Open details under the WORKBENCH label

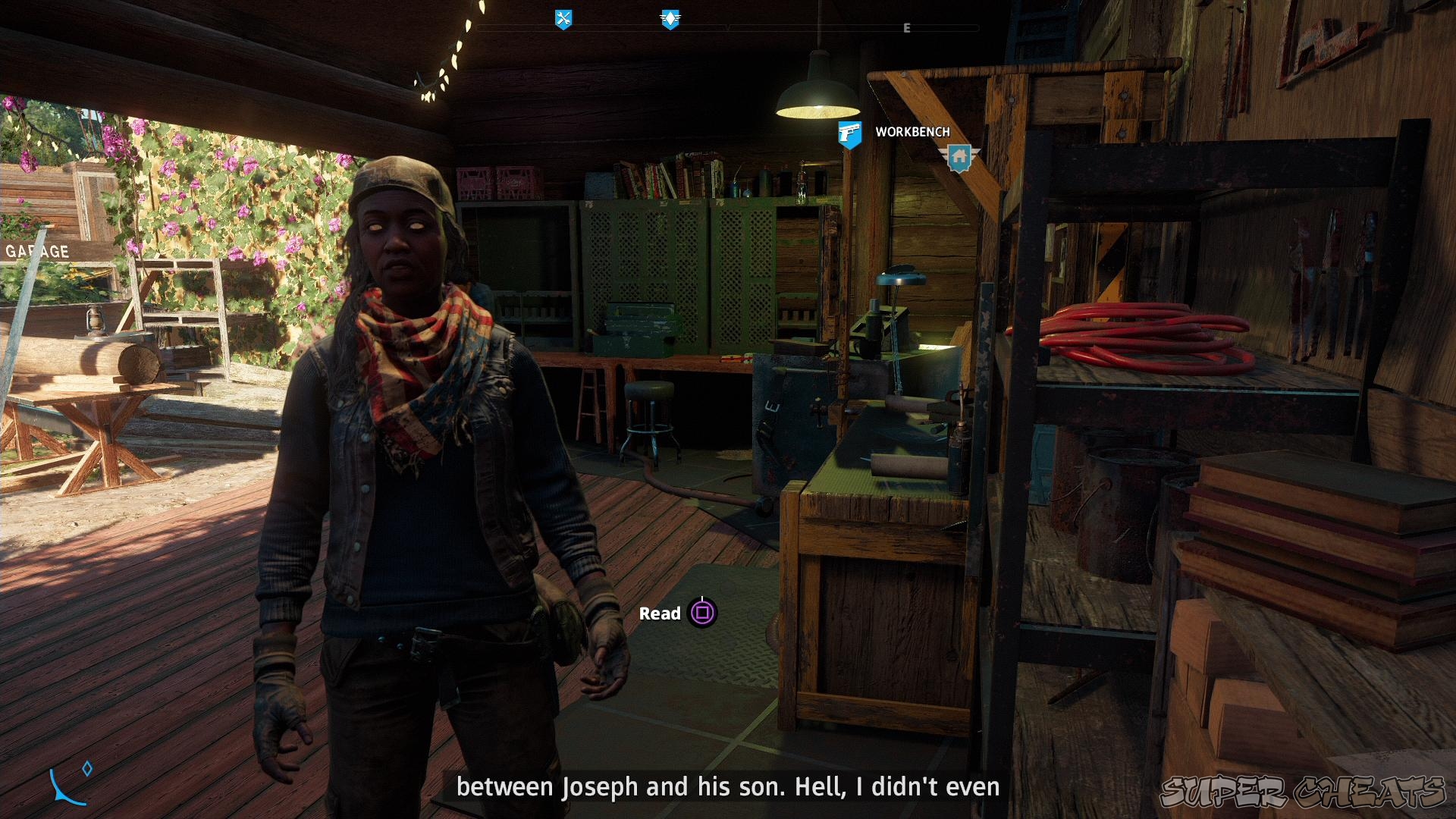(912, 131)
